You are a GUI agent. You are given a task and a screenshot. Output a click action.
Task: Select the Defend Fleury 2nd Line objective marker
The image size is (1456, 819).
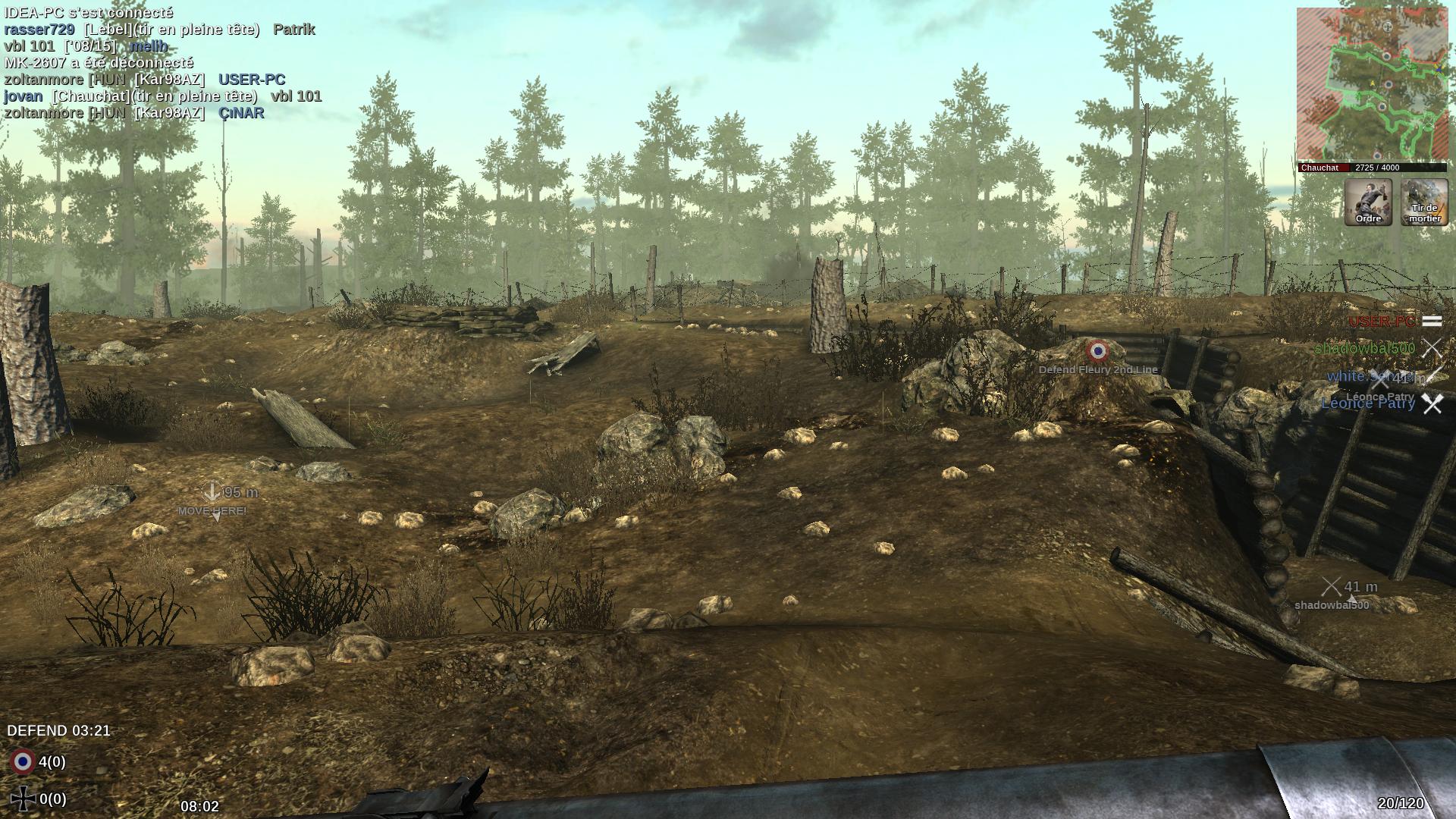click(x=1097, y=351)
